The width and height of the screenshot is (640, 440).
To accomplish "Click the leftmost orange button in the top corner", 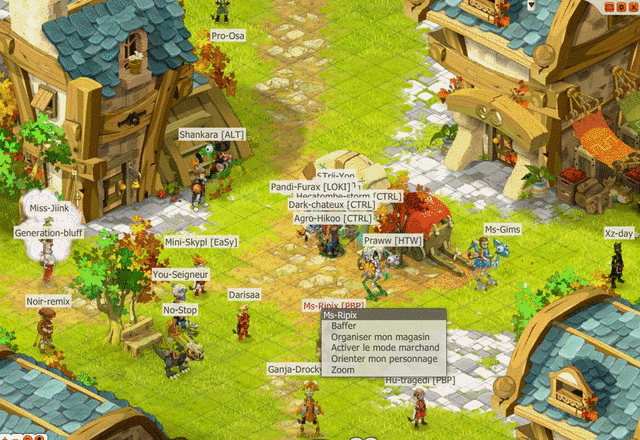I will 610,6.
